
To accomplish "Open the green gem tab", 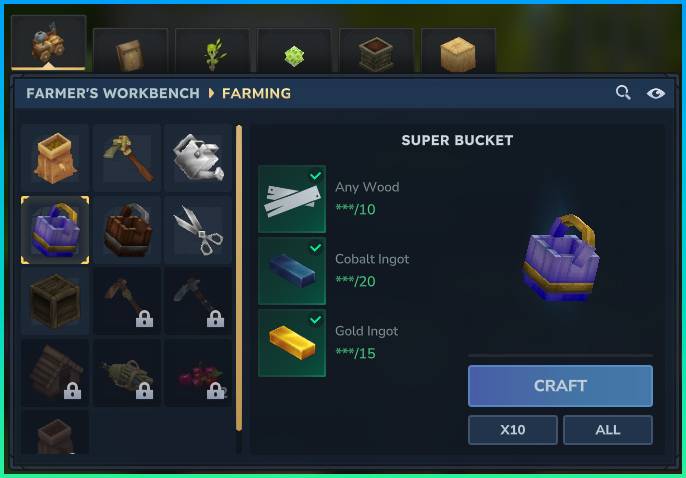I will click(x=294, y=53).
